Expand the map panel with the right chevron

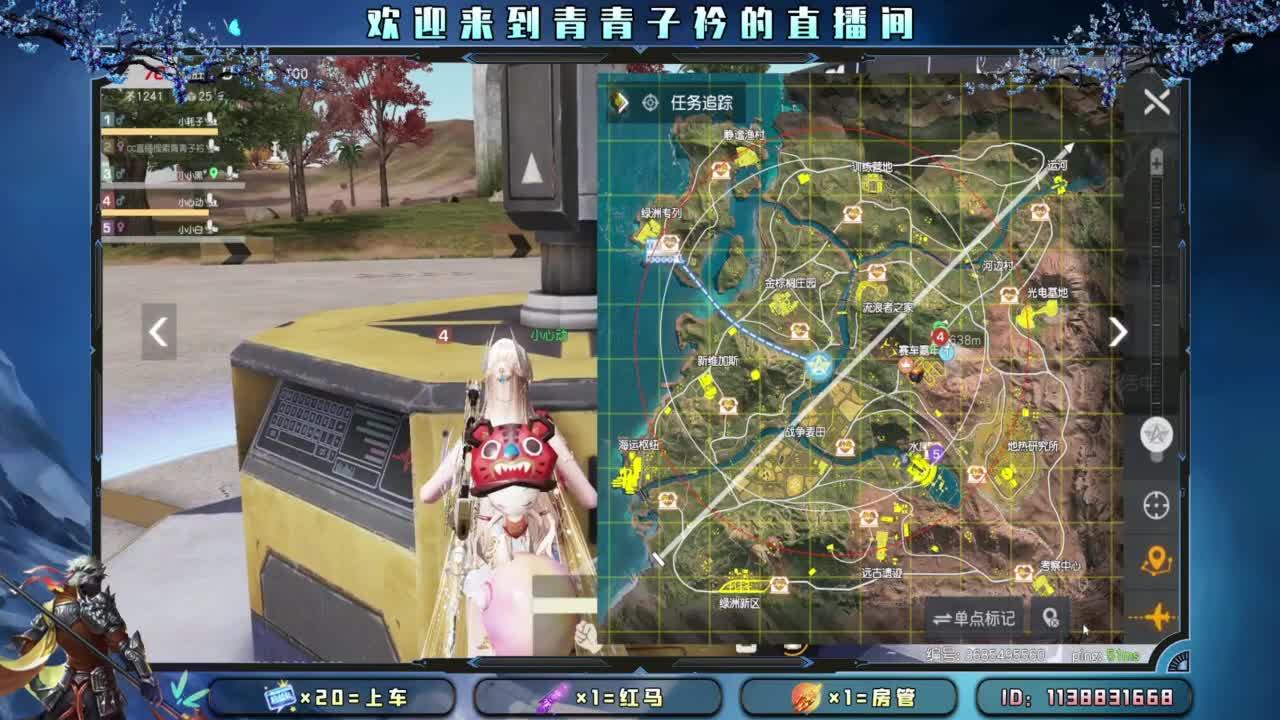(x=1120, y=330)
